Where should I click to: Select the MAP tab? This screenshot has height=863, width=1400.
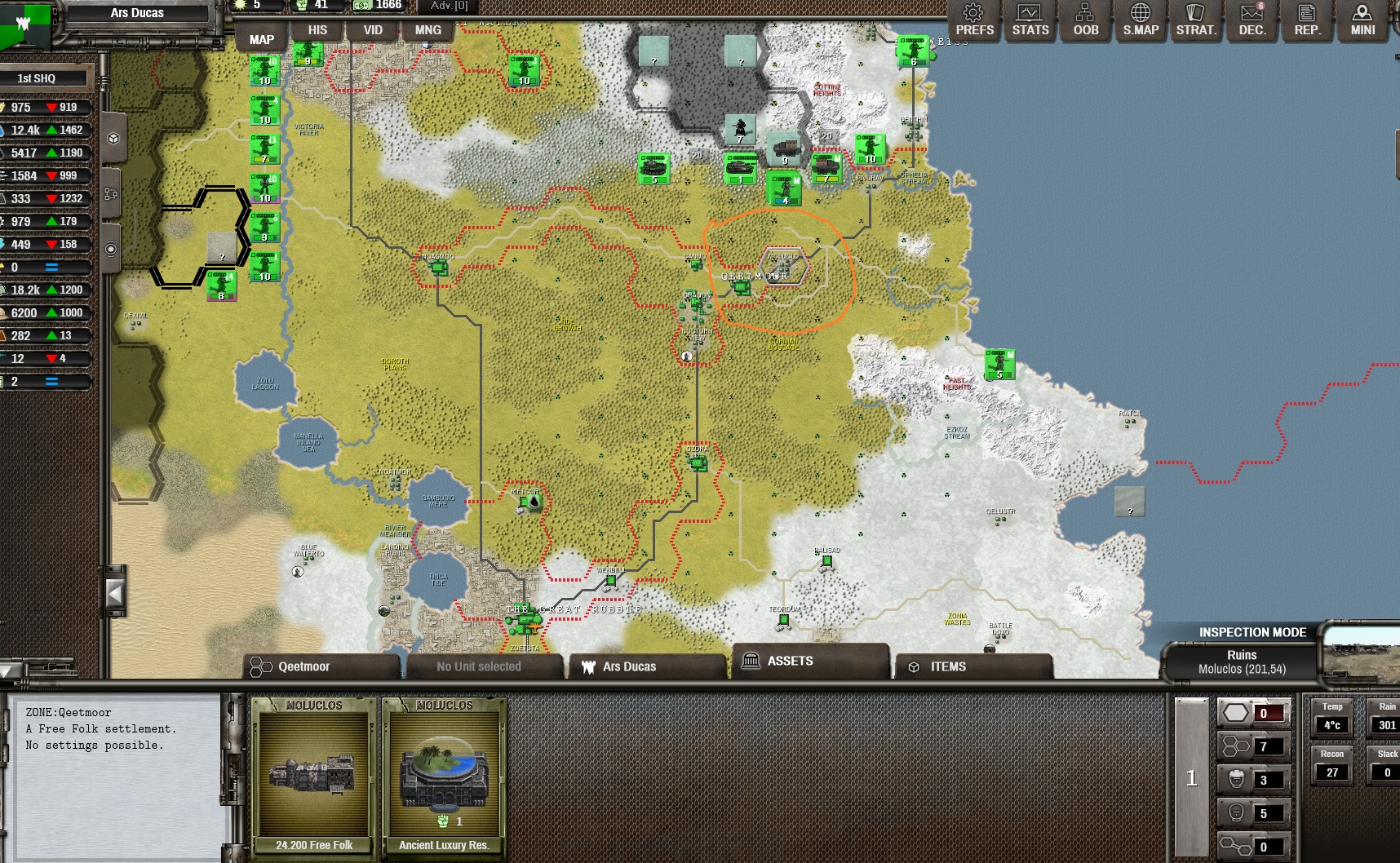pyautogui.click(x=261, y=39)
